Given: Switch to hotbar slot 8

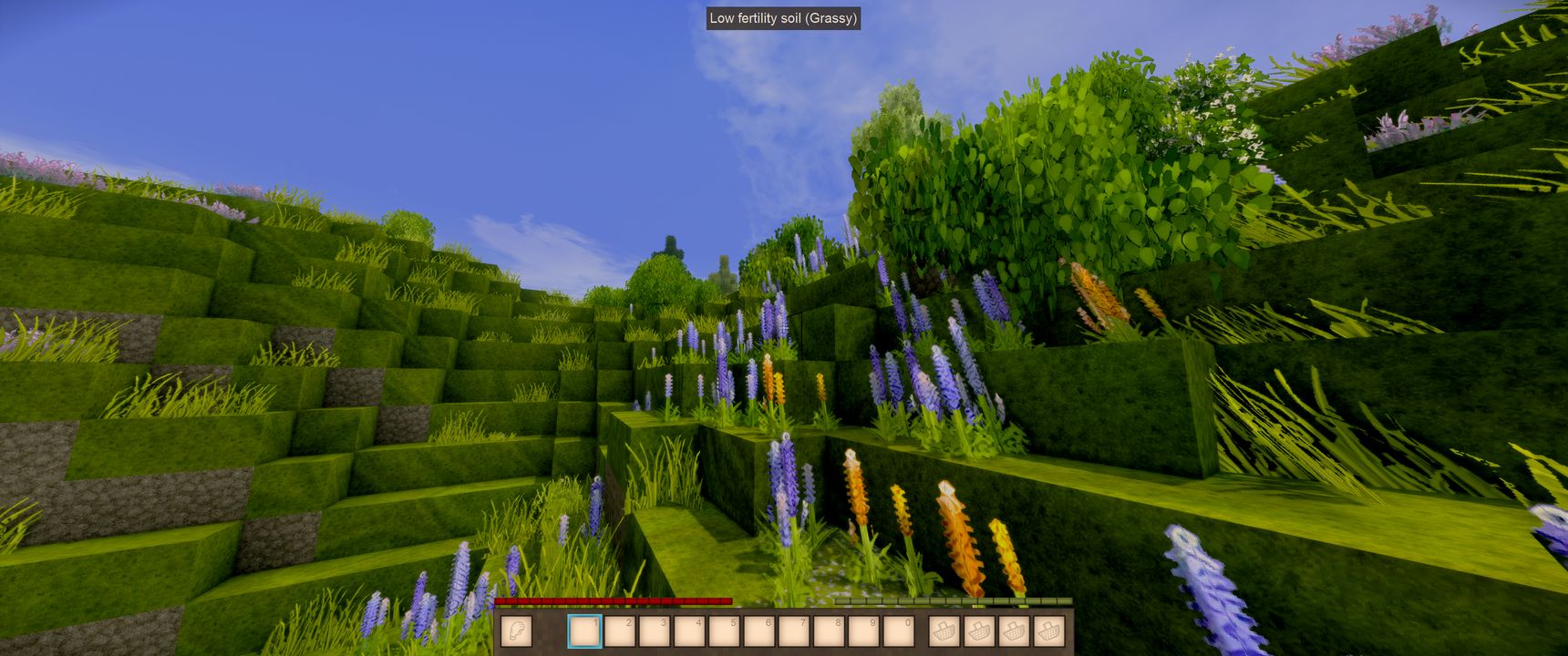Looking at the screenshot, I should click(x=829, y=630).
